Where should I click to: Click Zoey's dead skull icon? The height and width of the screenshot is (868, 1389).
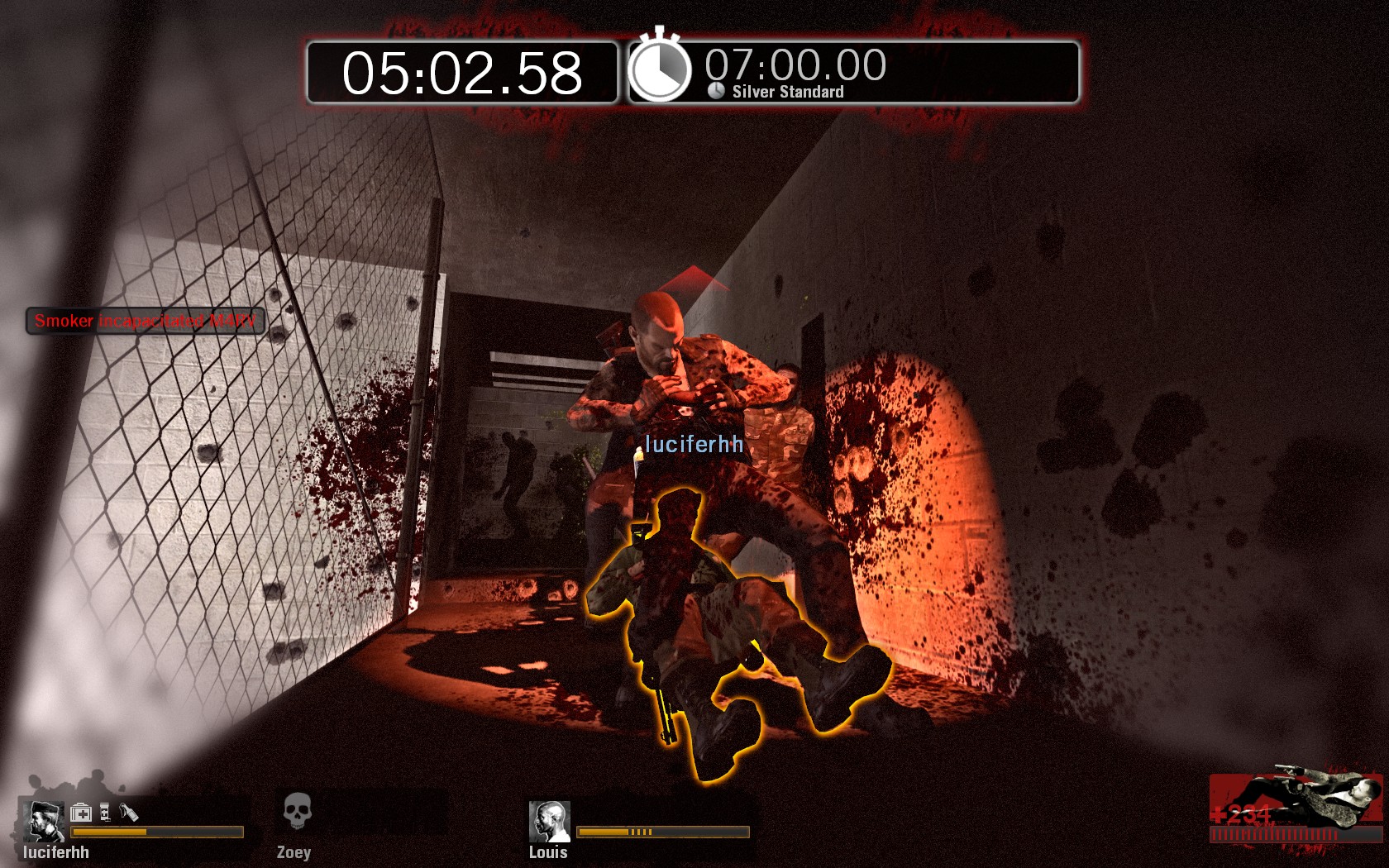click(297, 811)
